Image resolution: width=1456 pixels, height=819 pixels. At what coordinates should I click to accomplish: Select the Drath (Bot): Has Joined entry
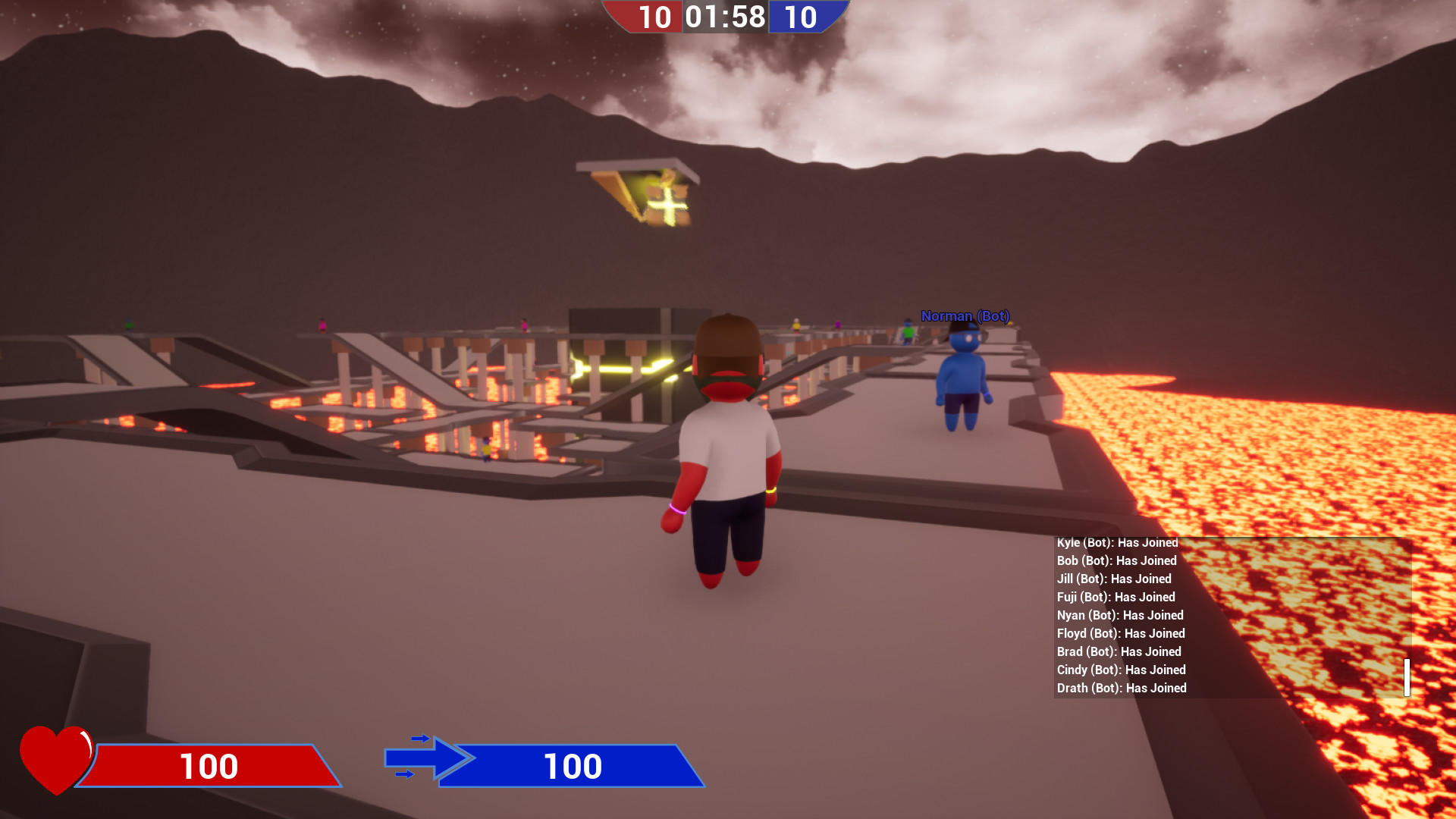1120,688
